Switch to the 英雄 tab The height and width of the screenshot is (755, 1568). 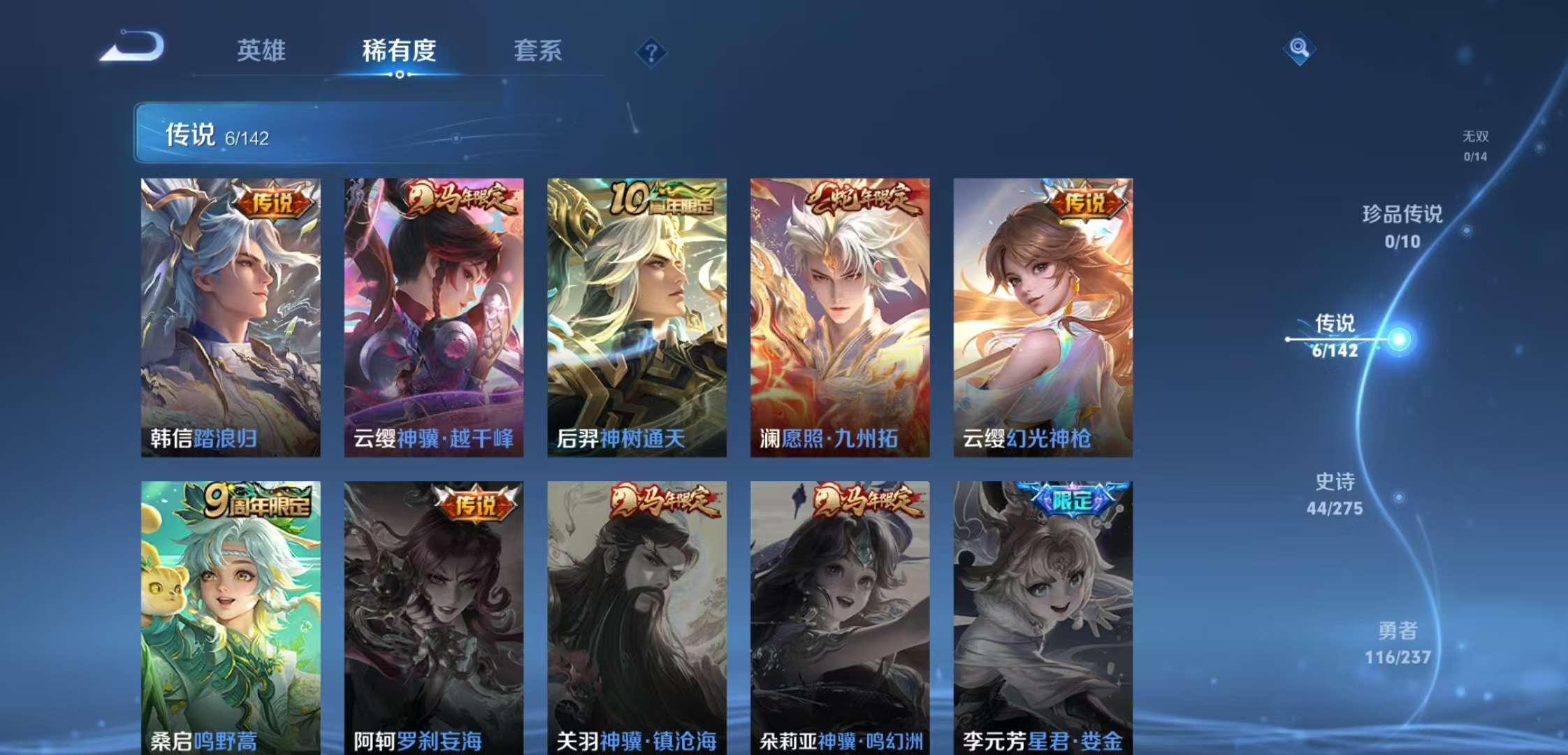[262, 52]
